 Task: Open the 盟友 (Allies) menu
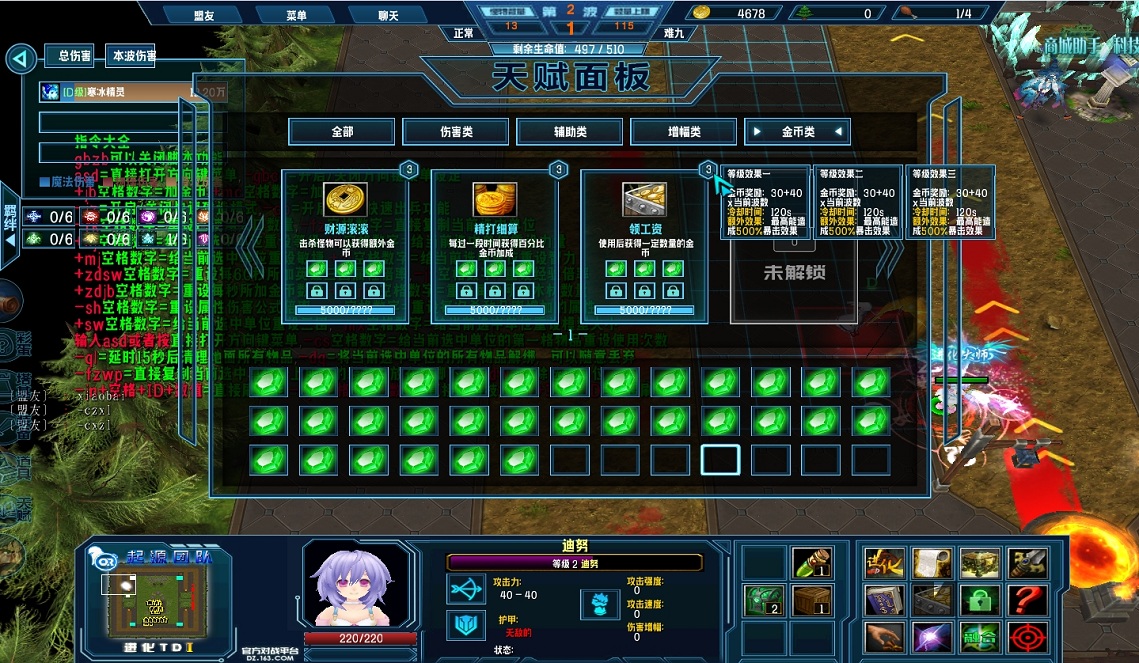[203, 15]
